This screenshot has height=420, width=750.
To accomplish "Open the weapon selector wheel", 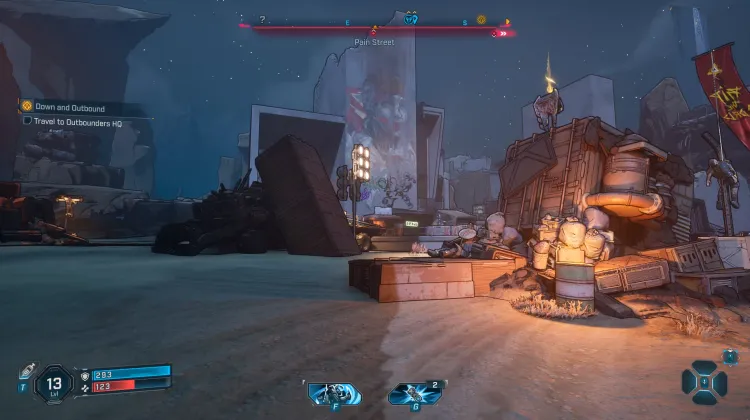I will coord(705,381).
